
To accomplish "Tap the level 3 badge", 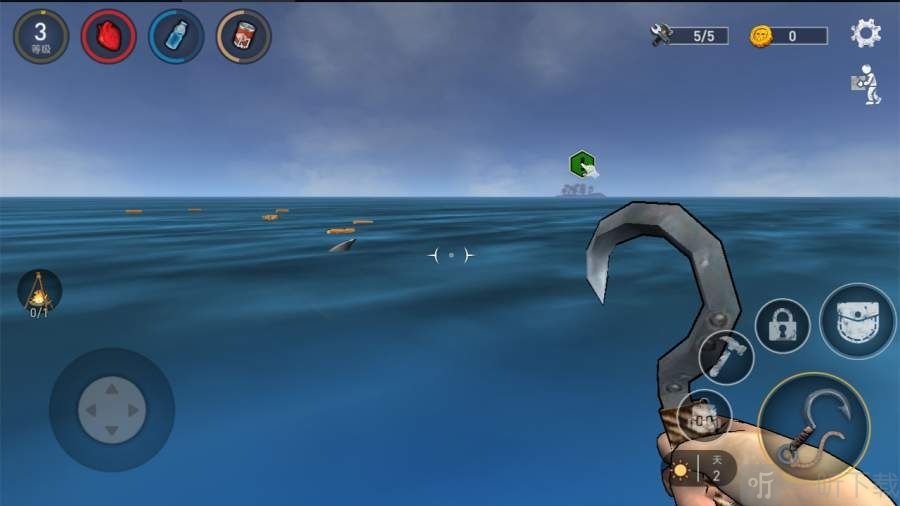I will (40, 36).
